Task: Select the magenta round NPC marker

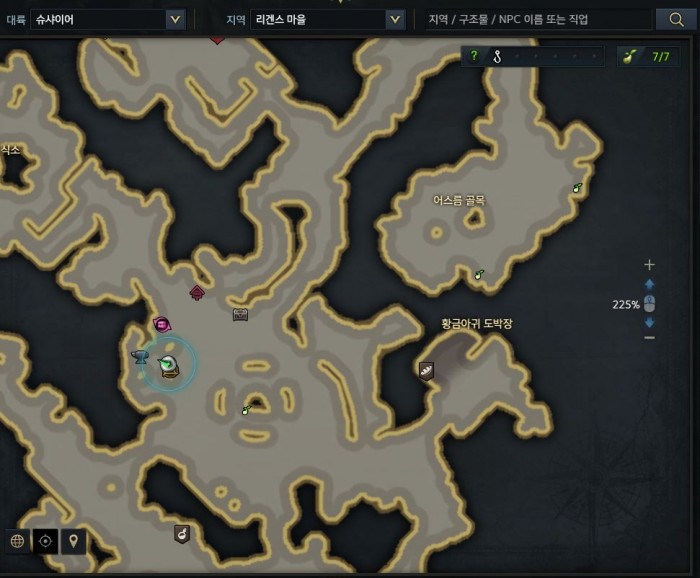Action: coord(162,324)
